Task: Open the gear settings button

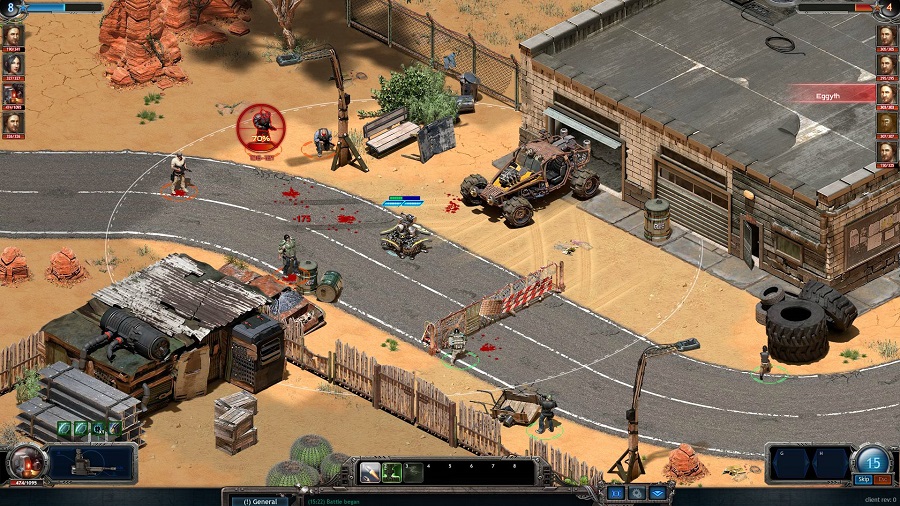Action: (636, 493)
